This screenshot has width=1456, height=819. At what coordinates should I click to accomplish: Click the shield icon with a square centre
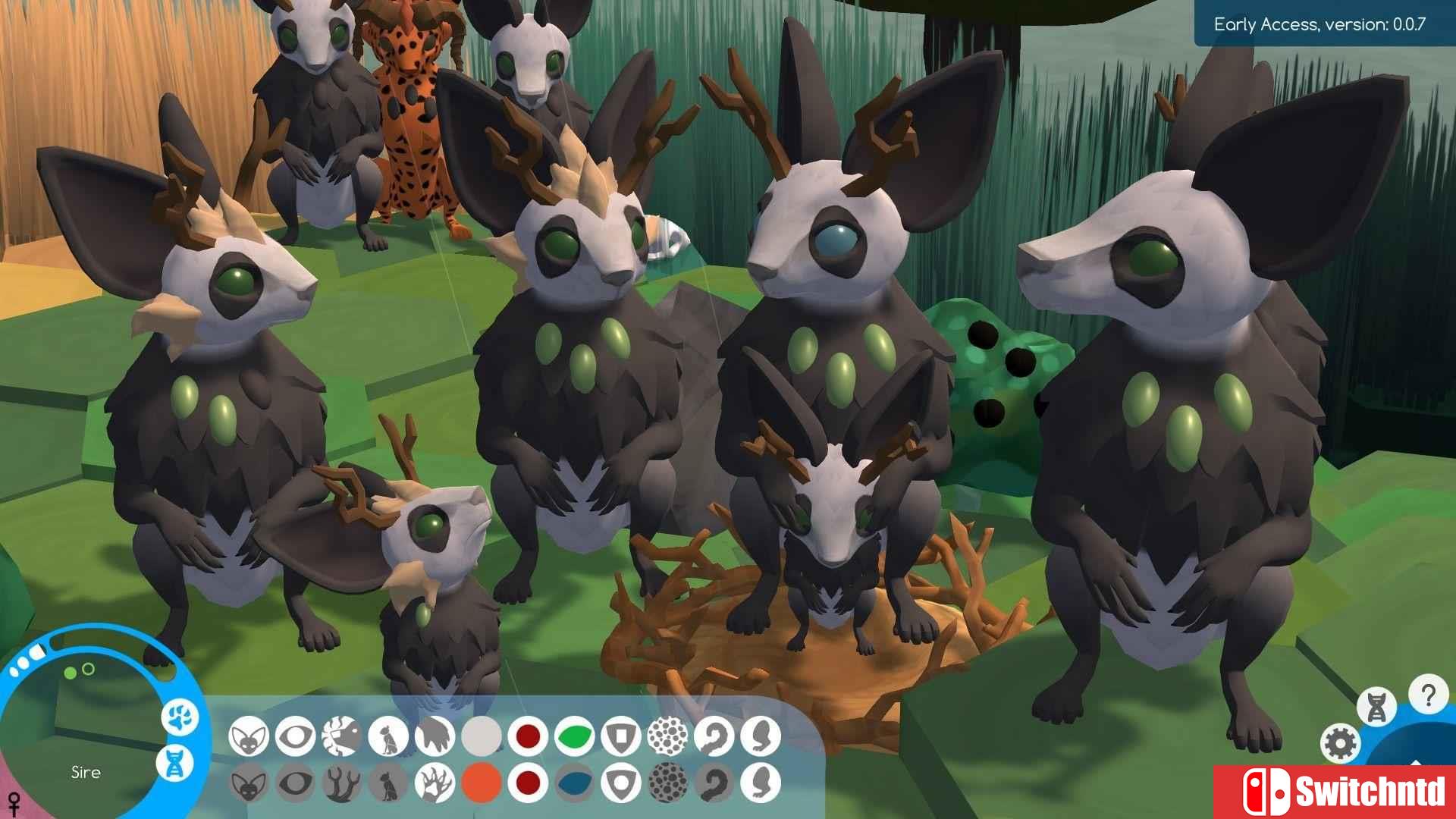click(x=621, y=736)
